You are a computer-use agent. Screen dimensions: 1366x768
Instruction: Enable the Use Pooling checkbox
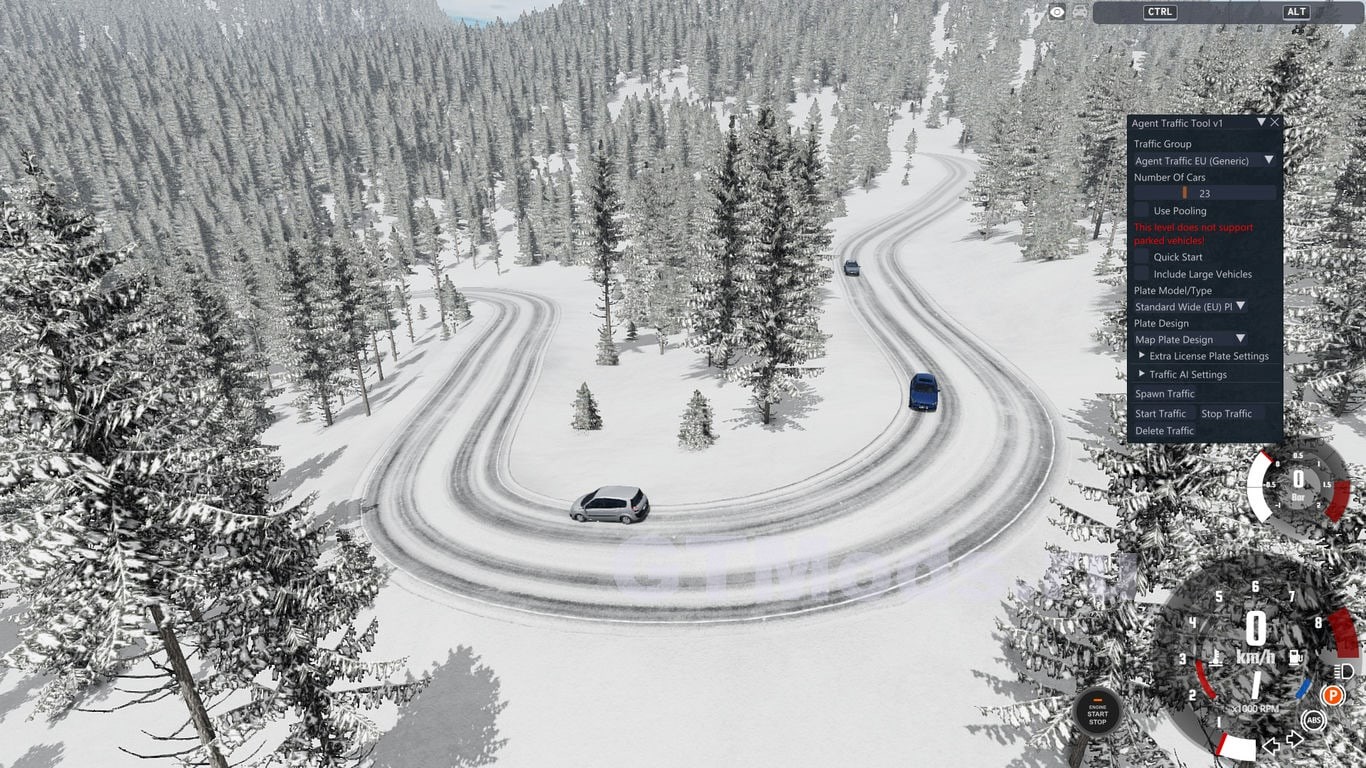point(1141,210)
